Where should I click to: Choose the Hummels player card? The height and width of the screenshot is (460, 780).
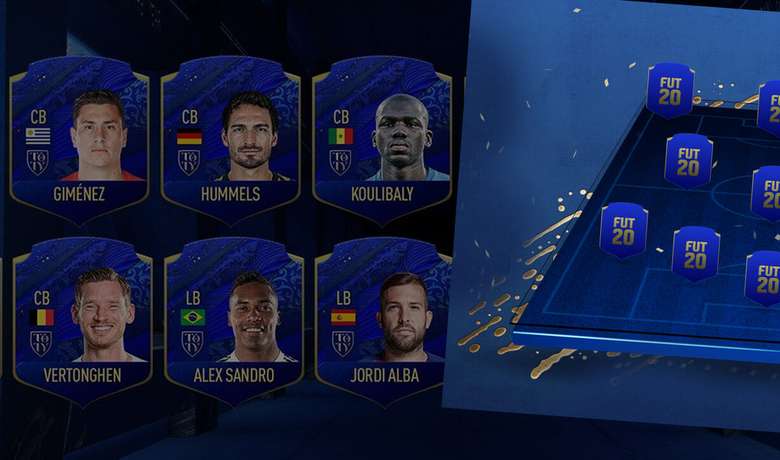(x=232, y=140)
